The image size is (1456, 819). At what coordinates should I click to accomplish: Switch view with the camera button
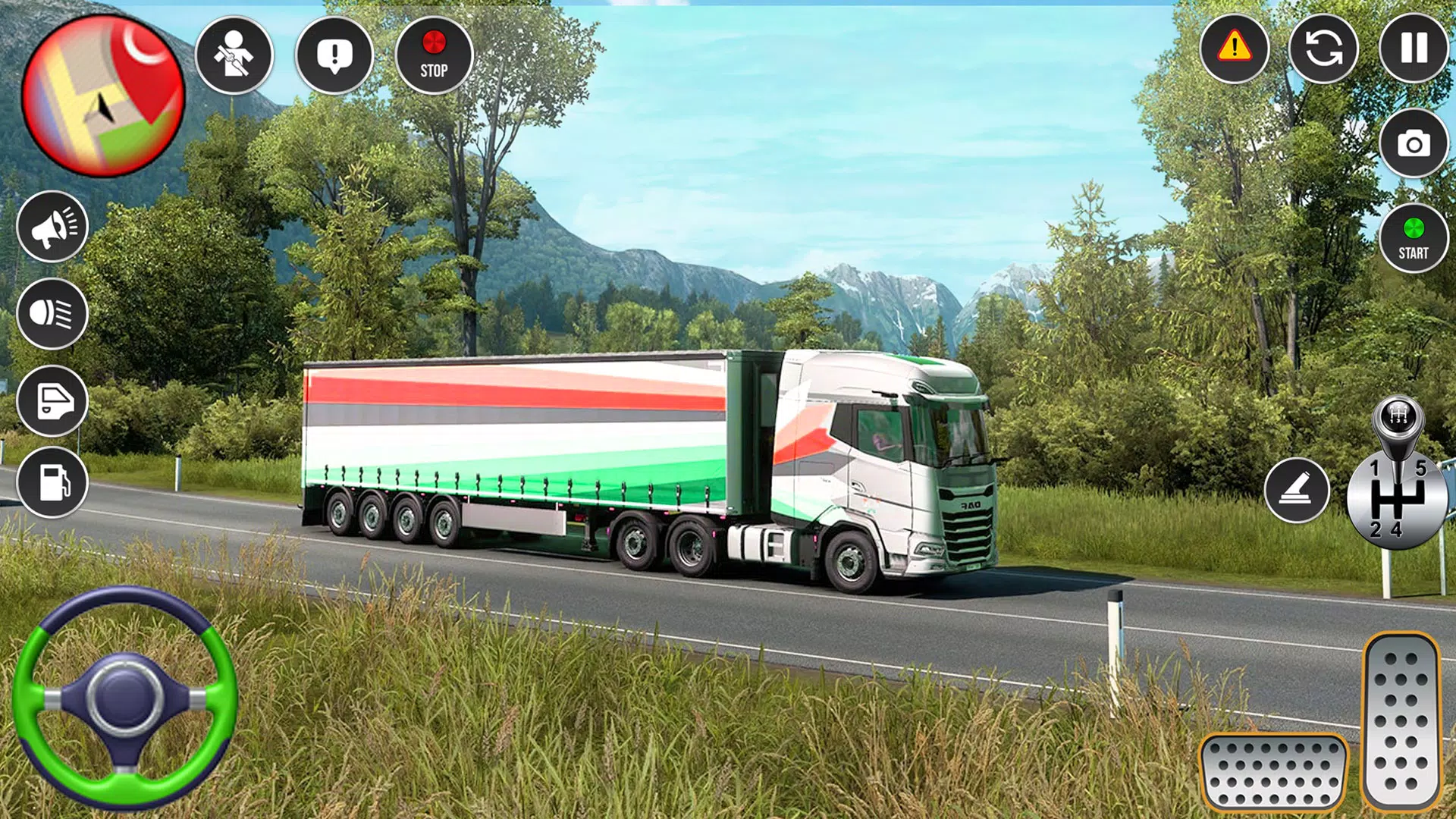click(x=1414, y=143)
